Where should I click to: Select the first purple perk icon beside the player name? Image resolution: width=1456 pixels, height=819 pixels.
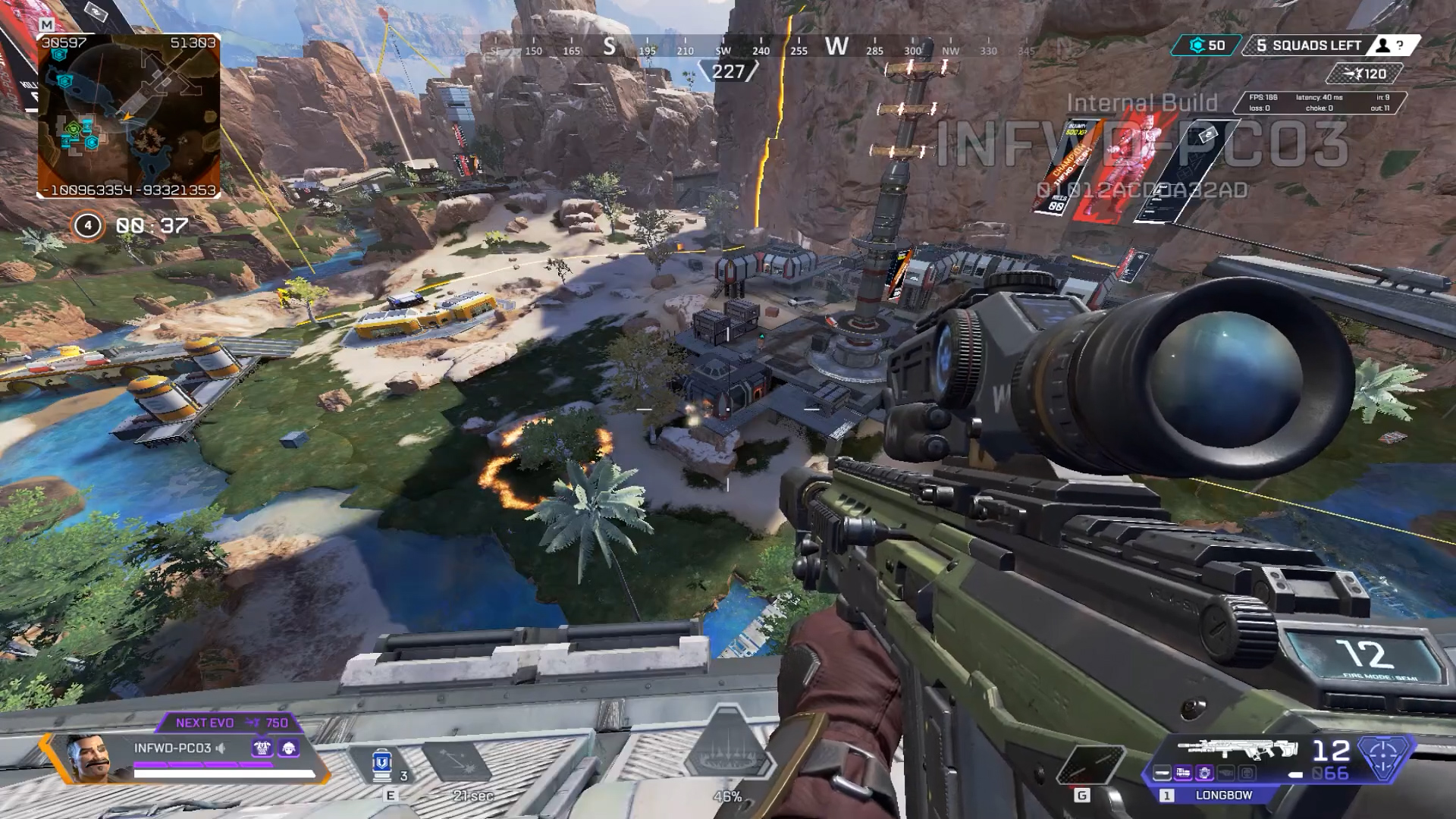262,748
